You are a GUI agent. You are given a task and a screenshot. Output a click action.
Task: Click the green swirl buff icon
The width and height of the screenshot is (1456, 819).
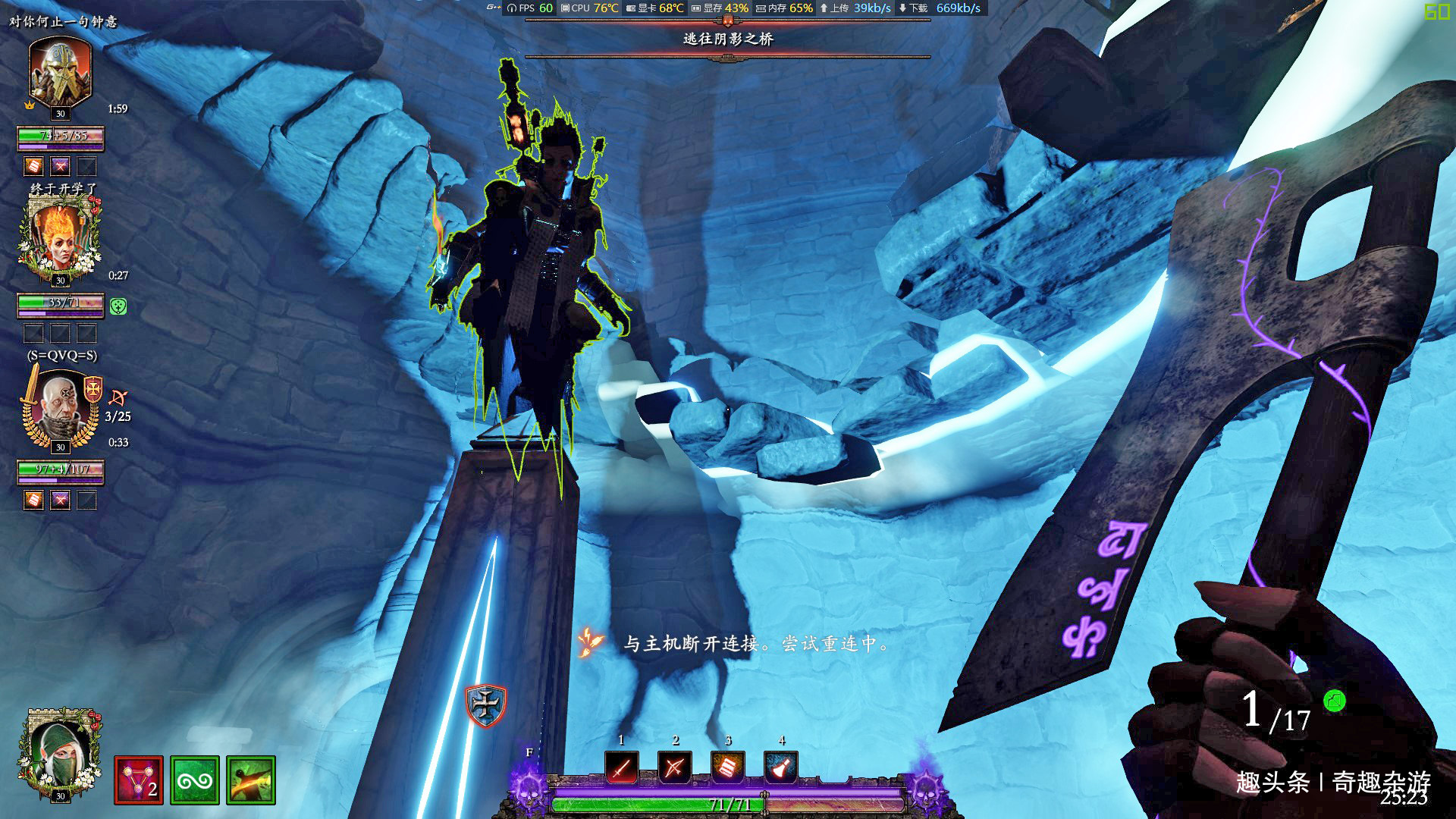195,780
